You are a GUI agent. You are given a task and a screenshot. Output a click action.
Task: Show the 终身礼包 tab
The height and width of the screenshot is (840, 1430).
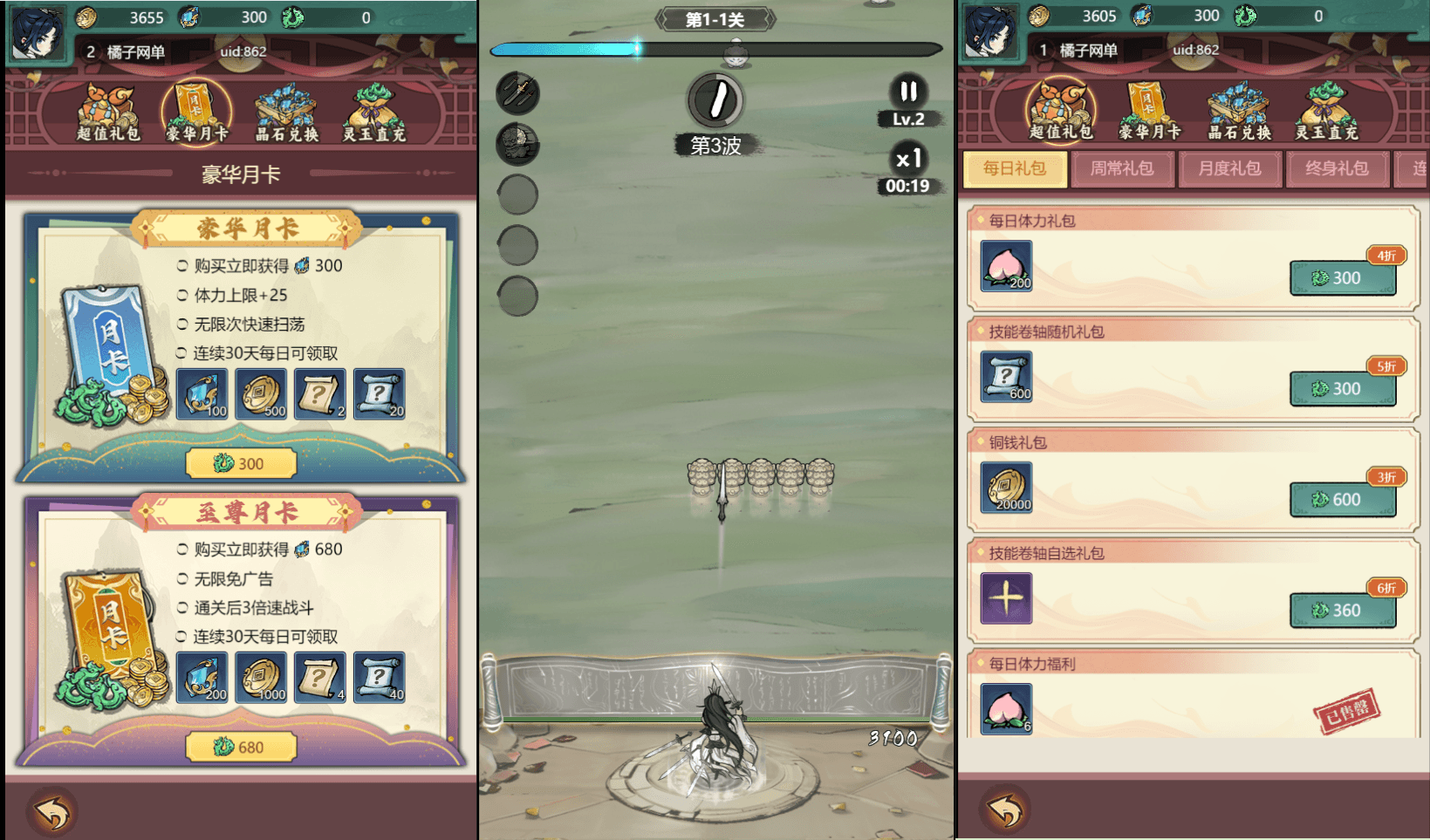(x=1337, y=168)
